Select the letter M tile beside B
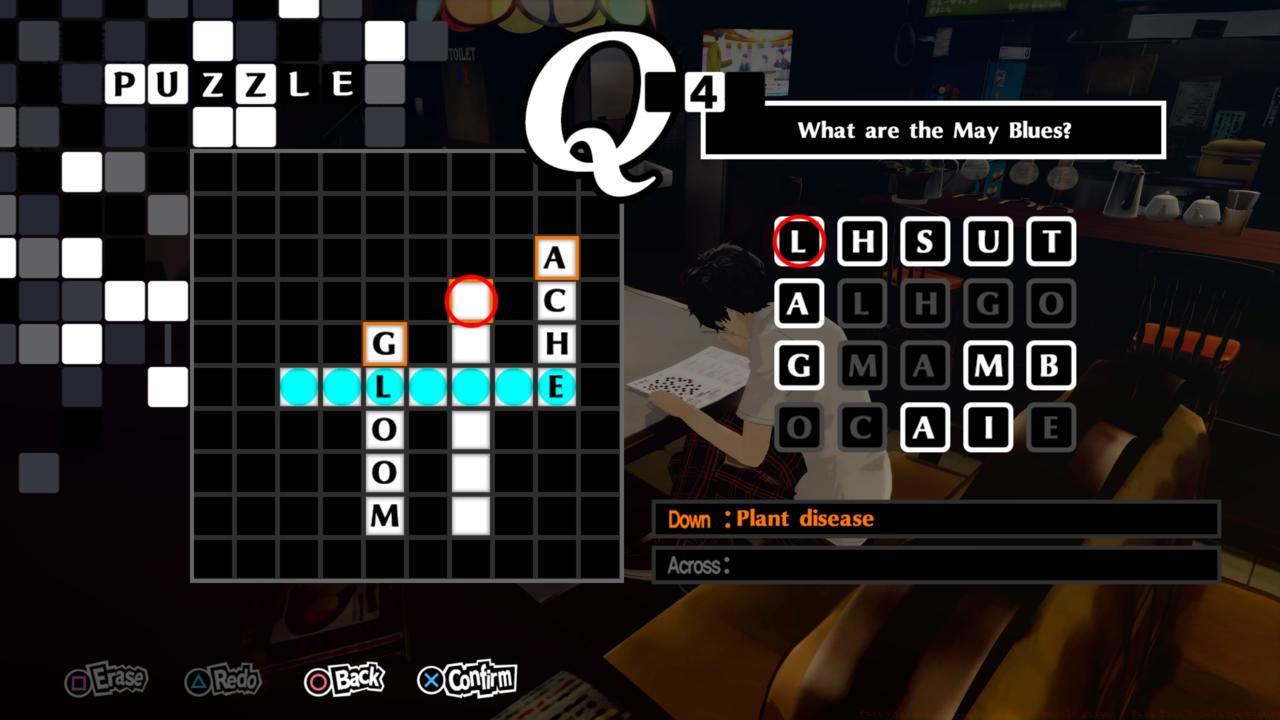Viewport: 1280px width, 720px height. pos(988,366)
